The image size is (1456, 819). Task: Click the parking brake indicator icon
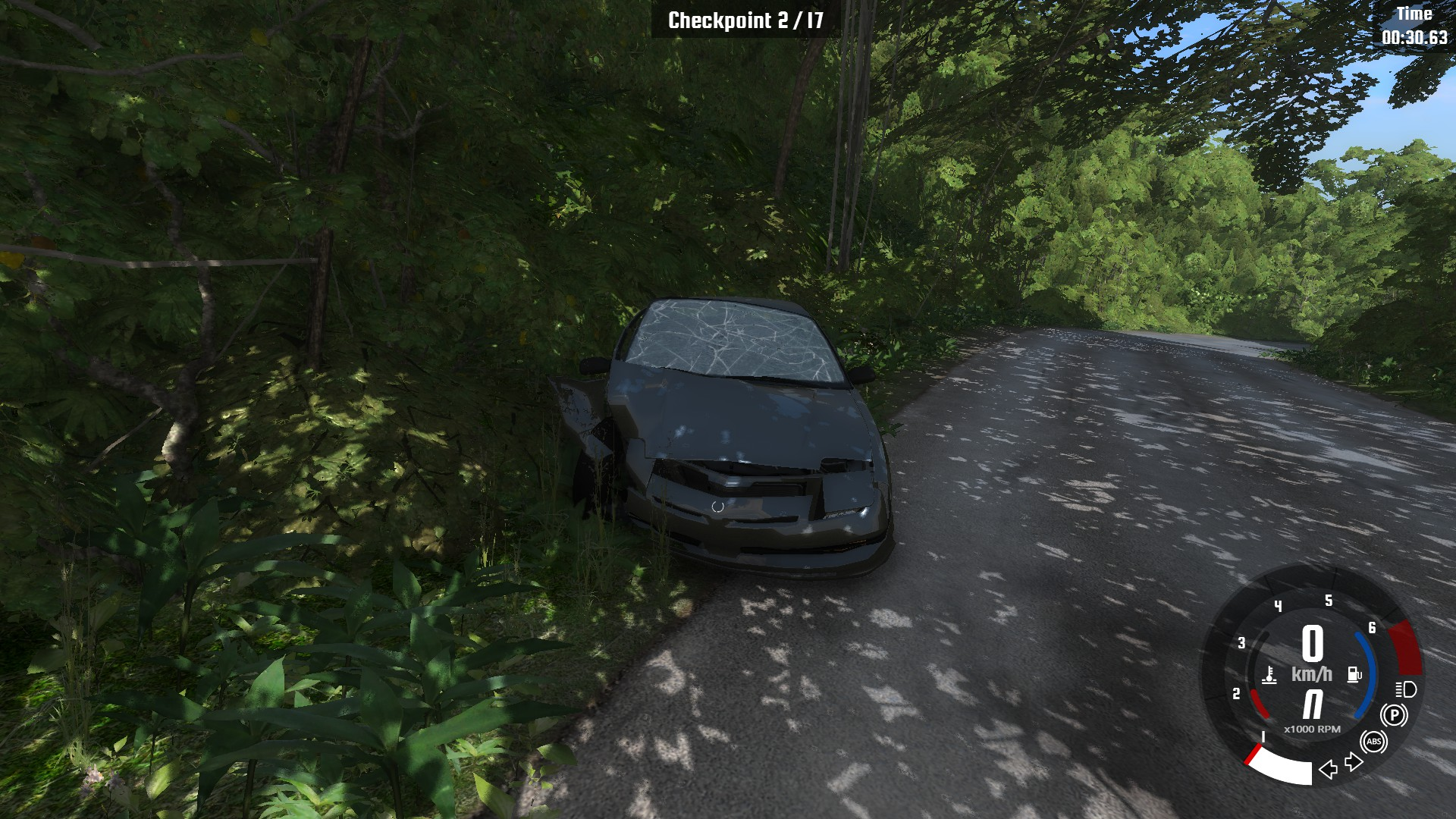pyautogui.click(x=1394, y=715)
